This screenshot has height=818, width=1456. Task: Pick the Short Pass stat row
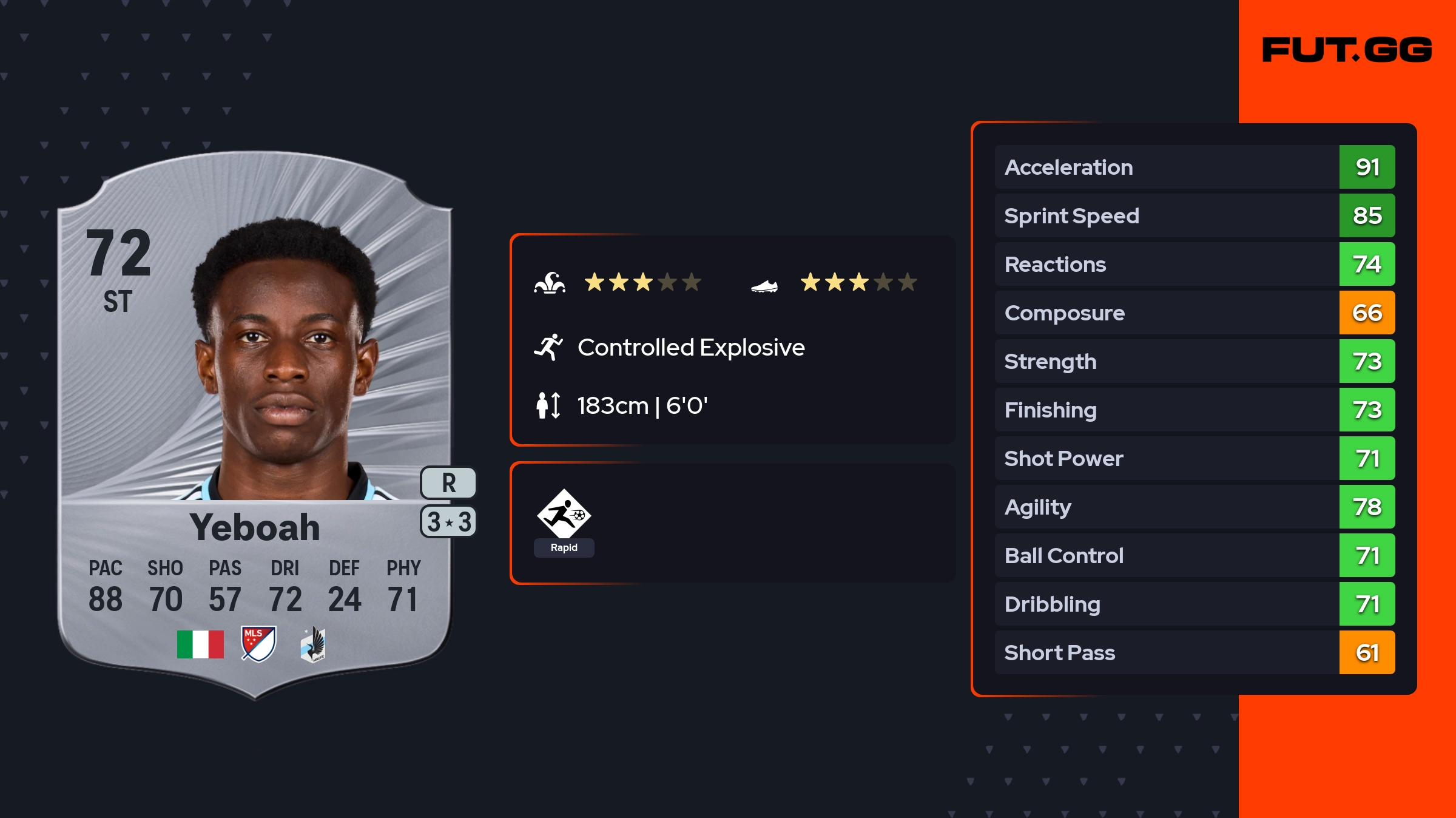[x=1195, y=652]
